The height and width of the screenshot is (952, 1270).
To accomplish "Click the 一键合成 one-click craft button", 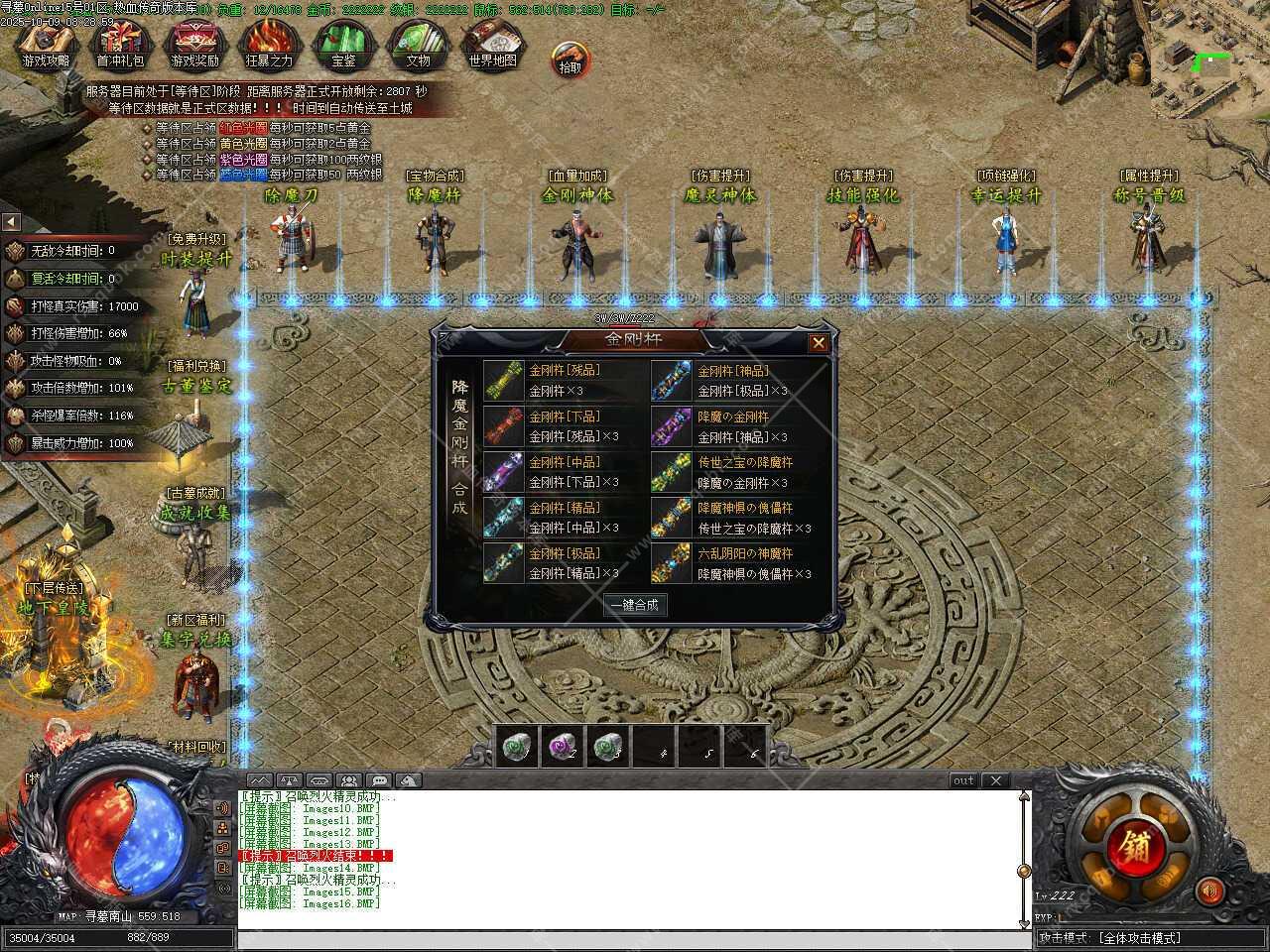I will point(635,605).
